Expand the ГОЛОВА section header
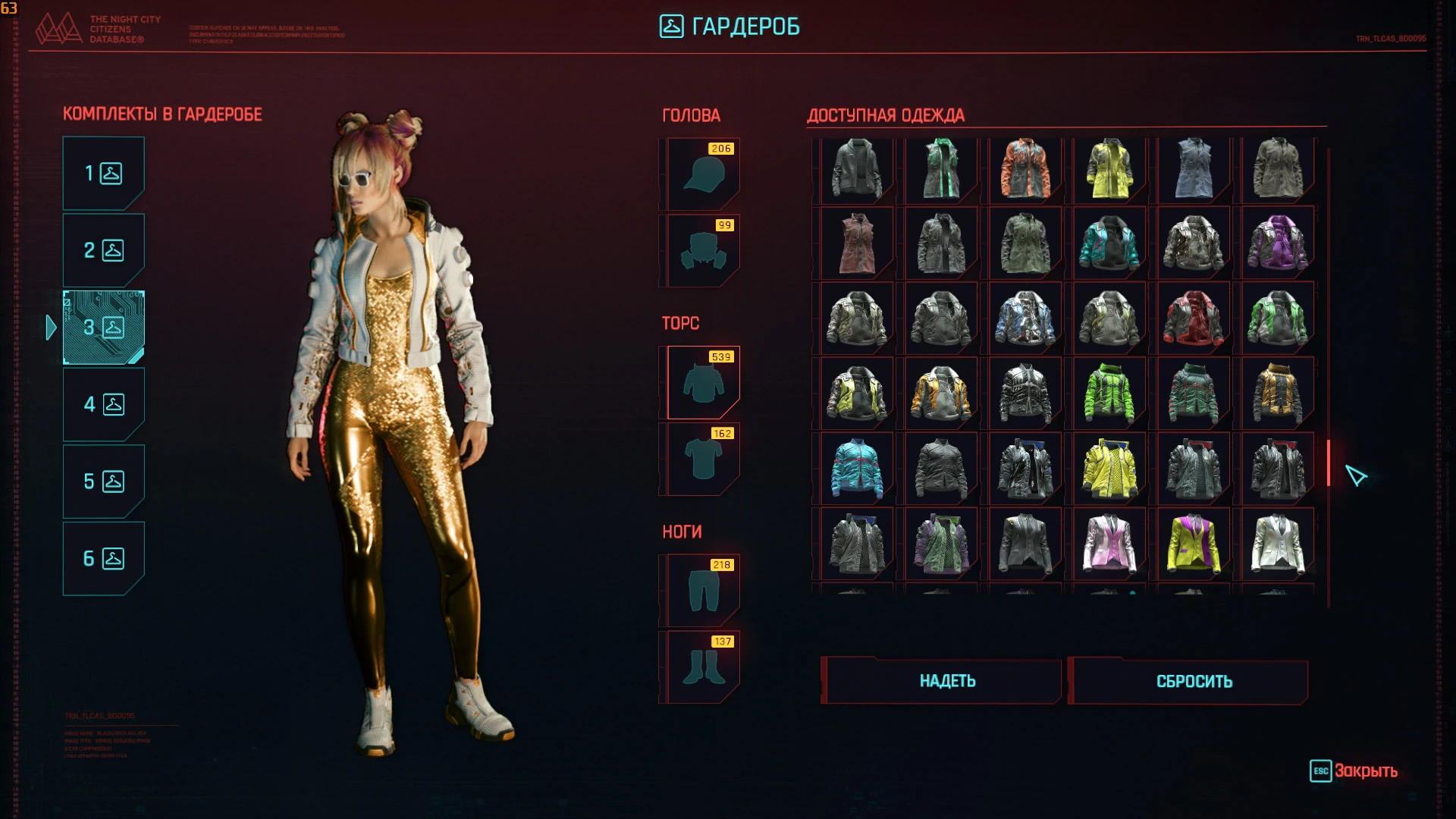 click(691, 115)
